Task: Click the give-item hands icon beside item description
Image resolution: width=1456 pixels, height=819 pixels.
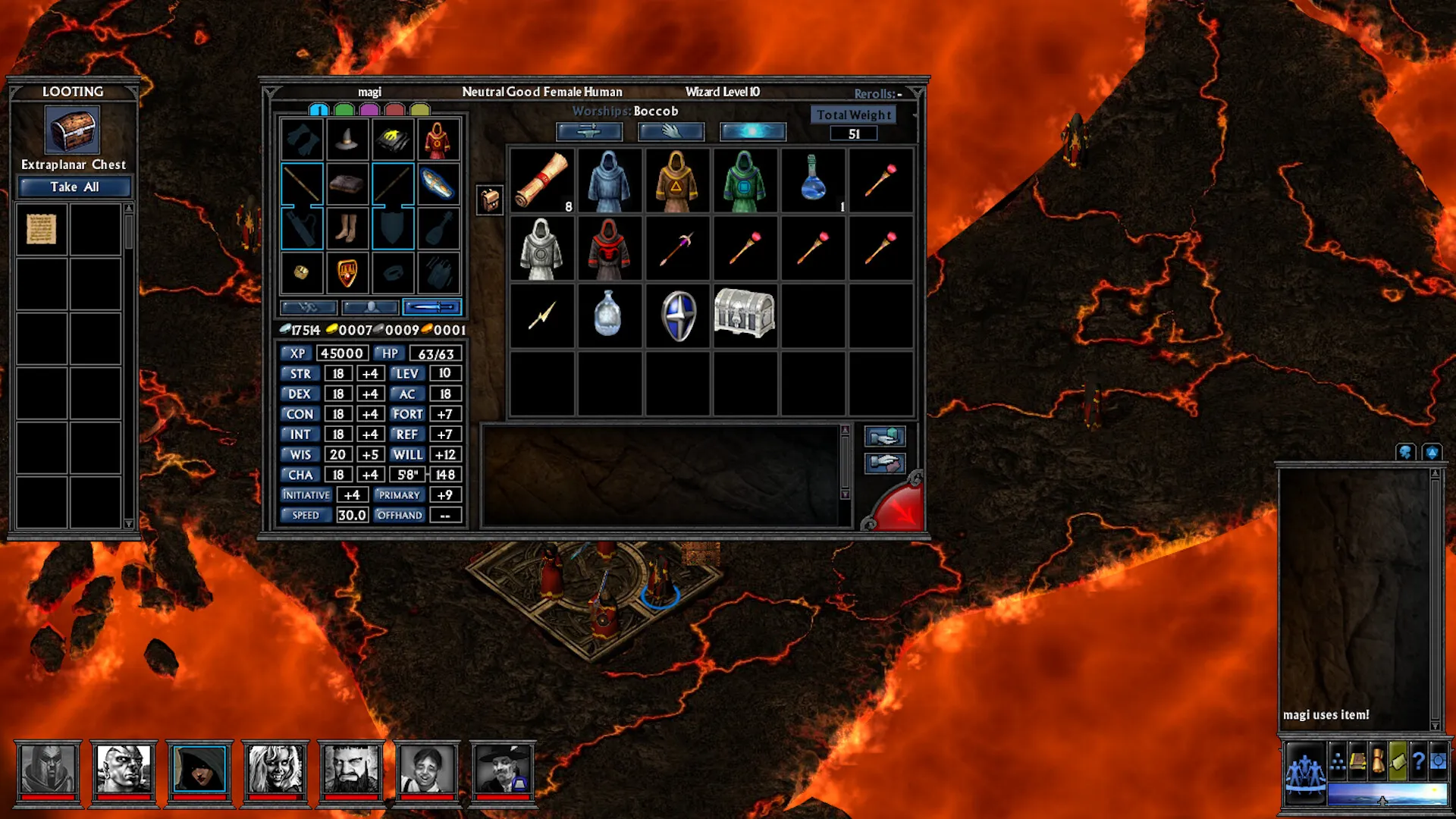Action: [x=885, y=436]
